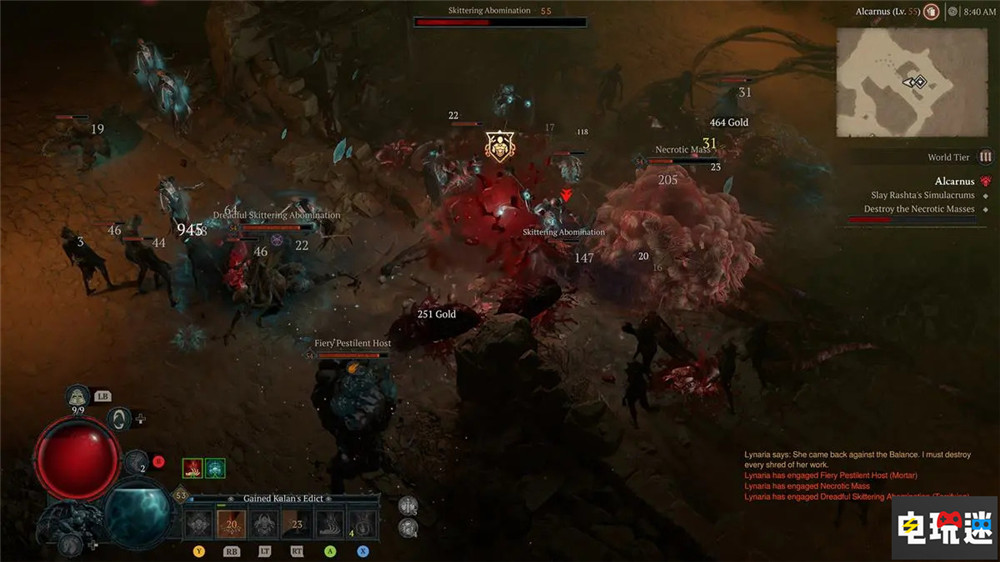Use the skill slot showing 4 charges

click(x=362, y=523)
